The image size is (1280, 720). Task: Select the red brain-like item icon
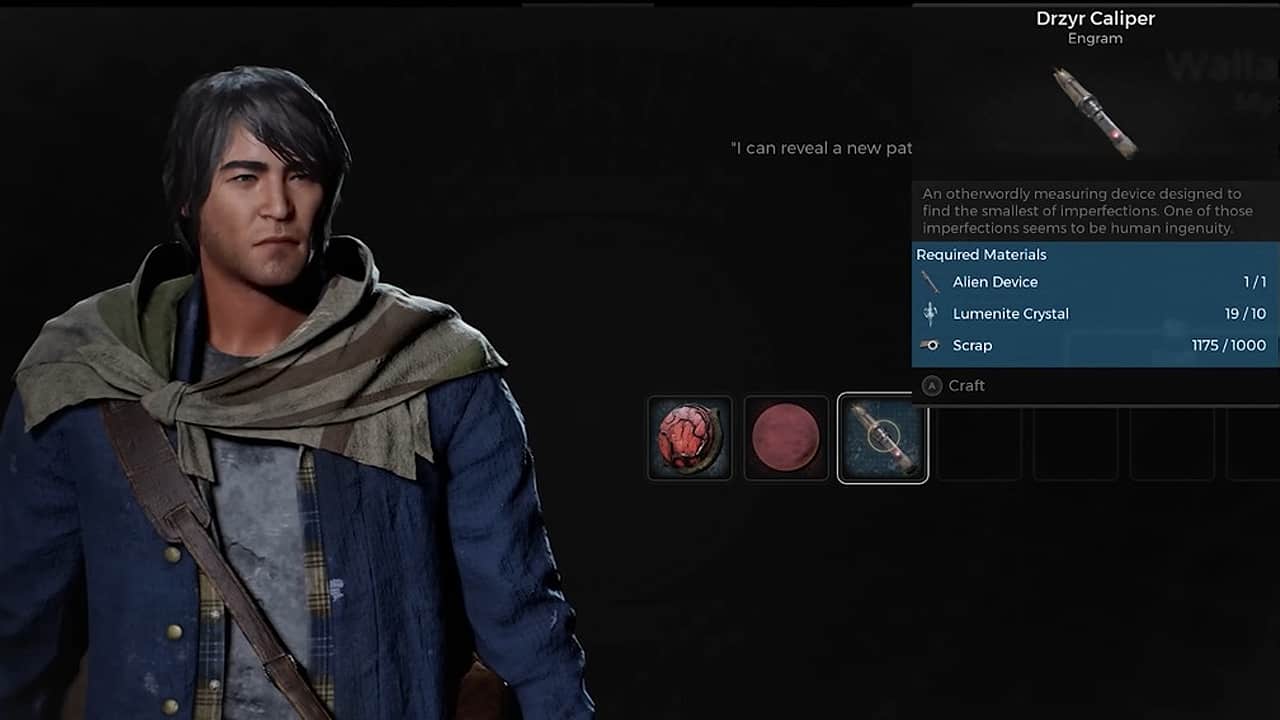click(690, 439)
